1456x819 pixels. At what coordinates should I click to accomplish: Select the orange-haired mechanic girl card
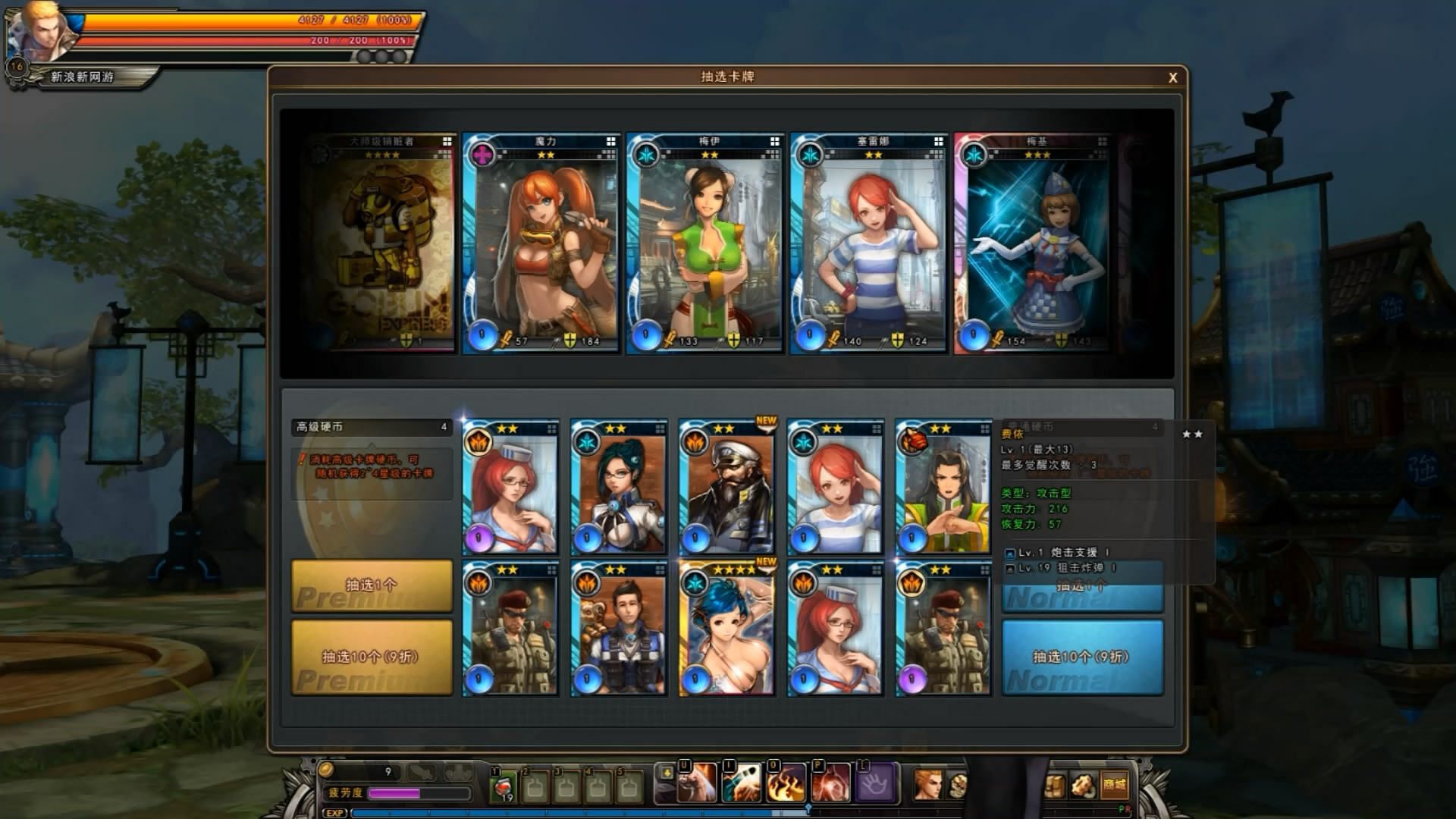click(x=541, y=244)
